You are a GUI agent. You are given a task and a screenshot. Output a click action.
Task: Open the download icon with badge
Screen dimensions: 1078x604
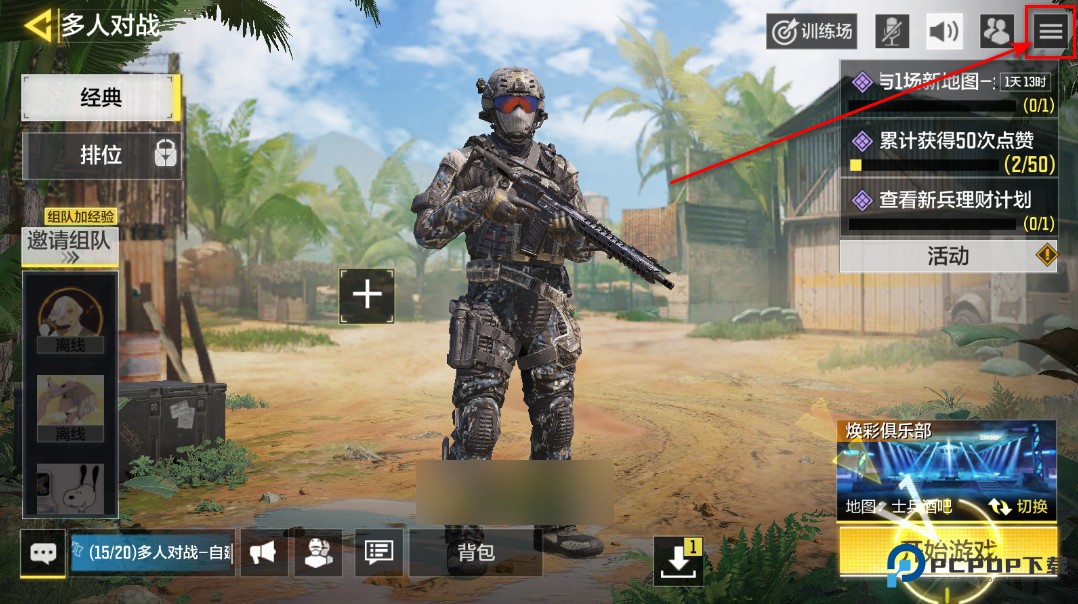click(x=678, y=561)
